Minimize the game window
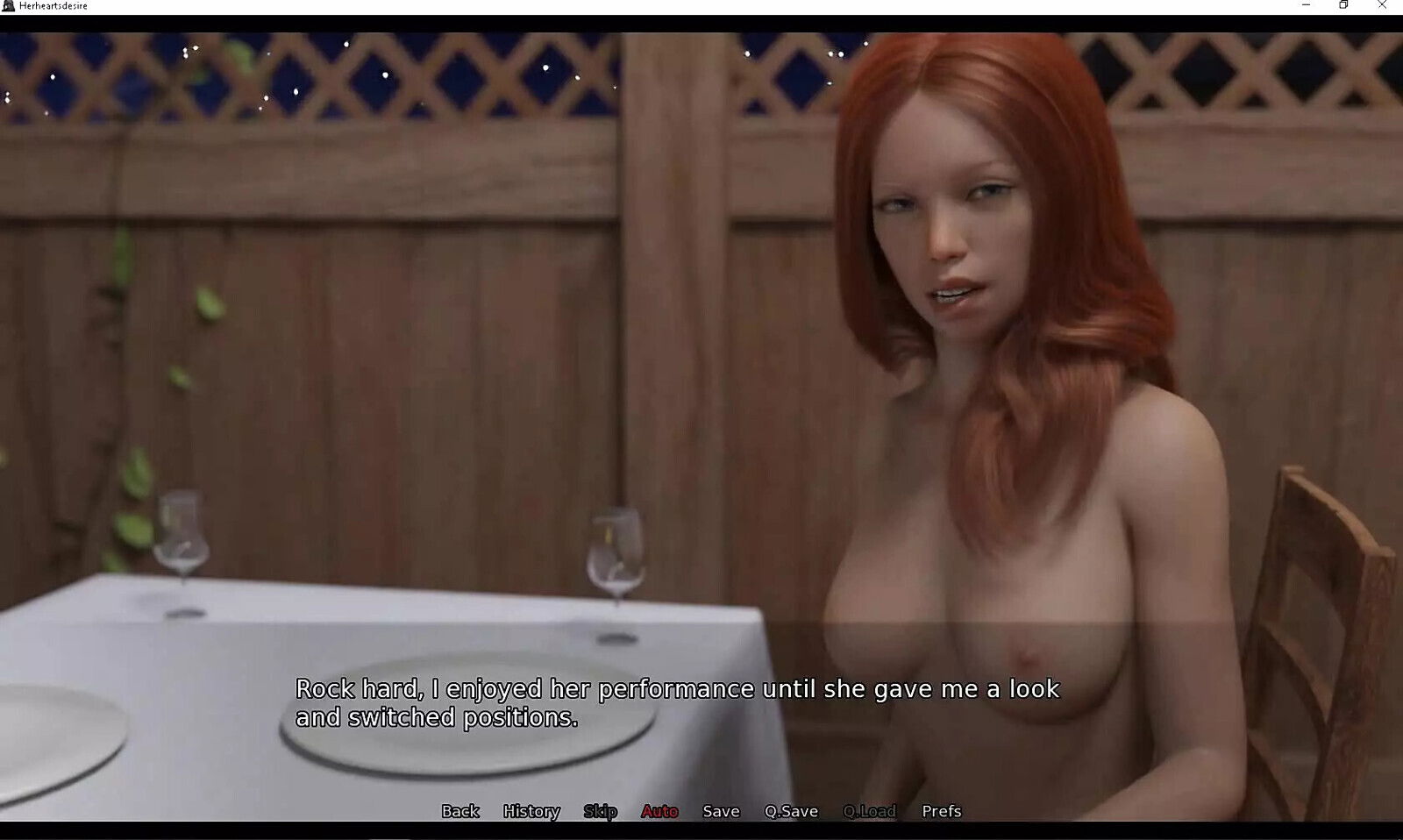 [1306, 5]
